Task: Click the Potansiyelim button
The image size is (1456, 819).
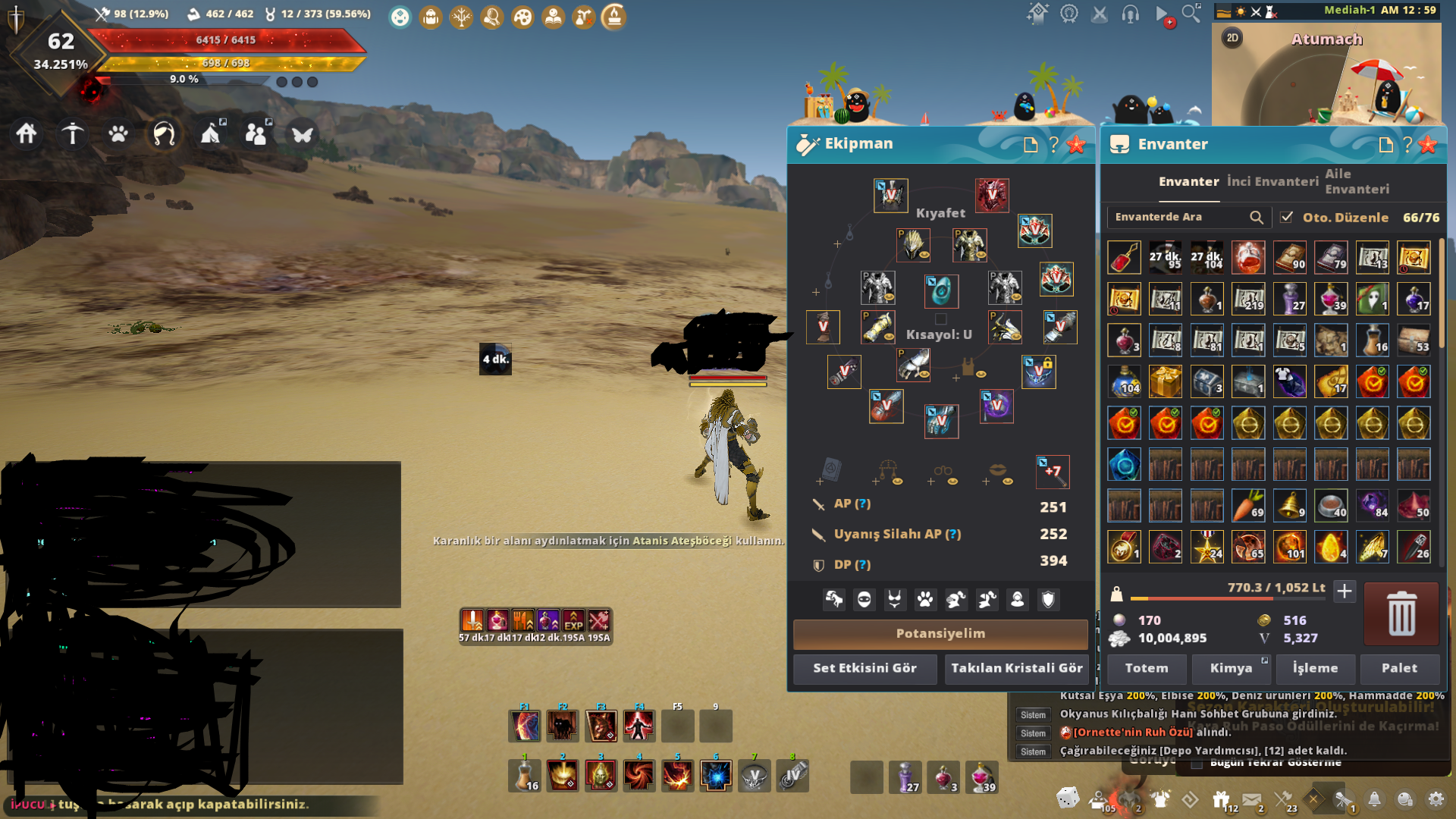Action: click(940, 634)
